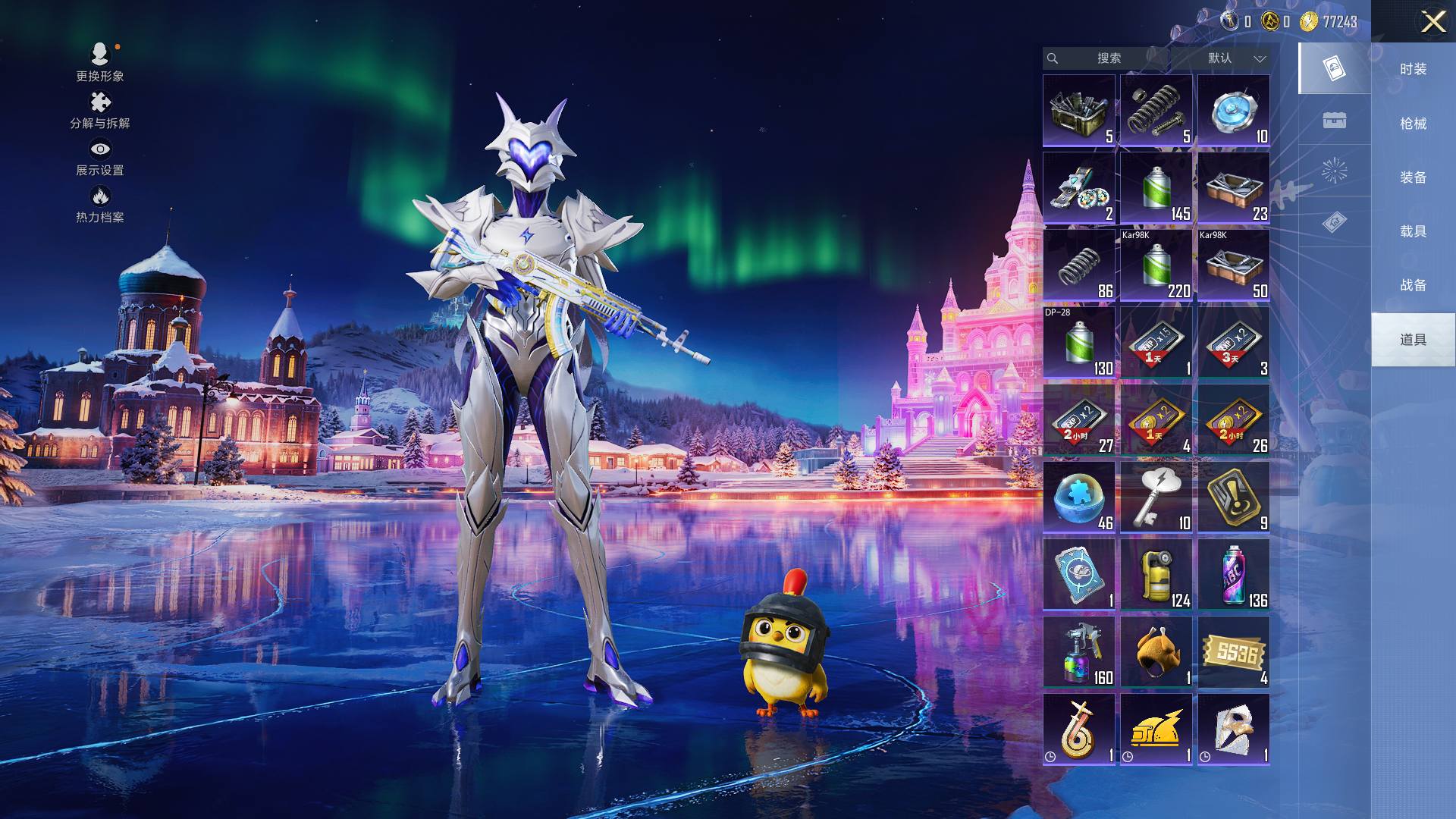Select the silver key item slot

[x=1156, y=497]
